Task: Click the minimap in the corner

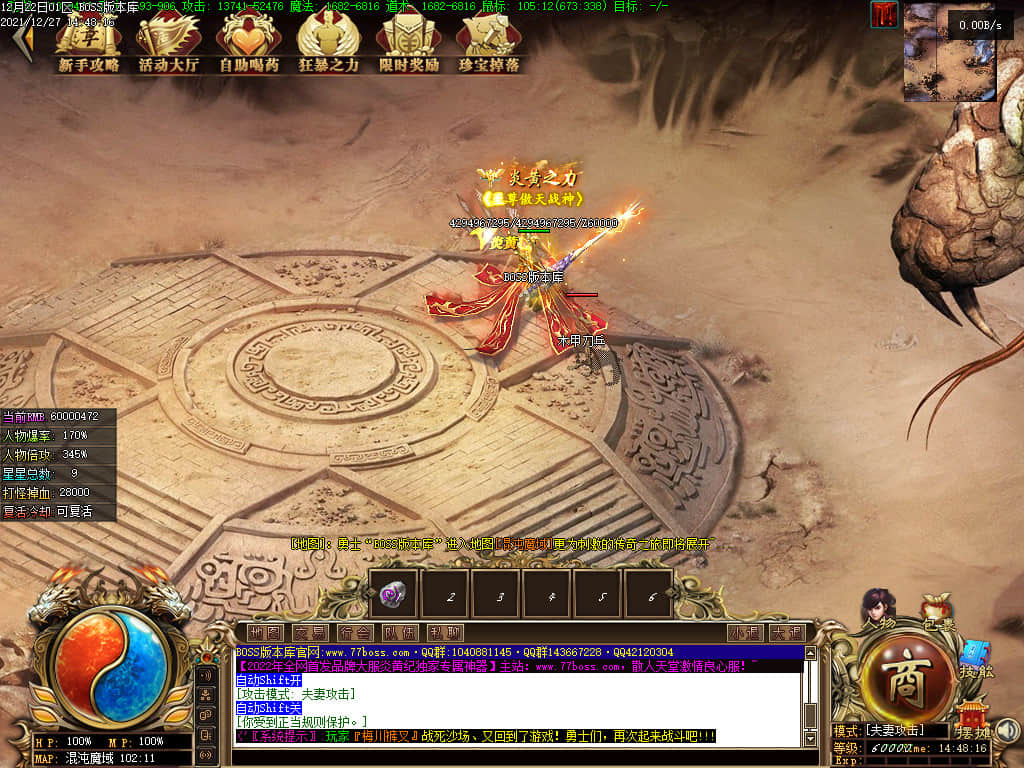Action: [950, 52]
